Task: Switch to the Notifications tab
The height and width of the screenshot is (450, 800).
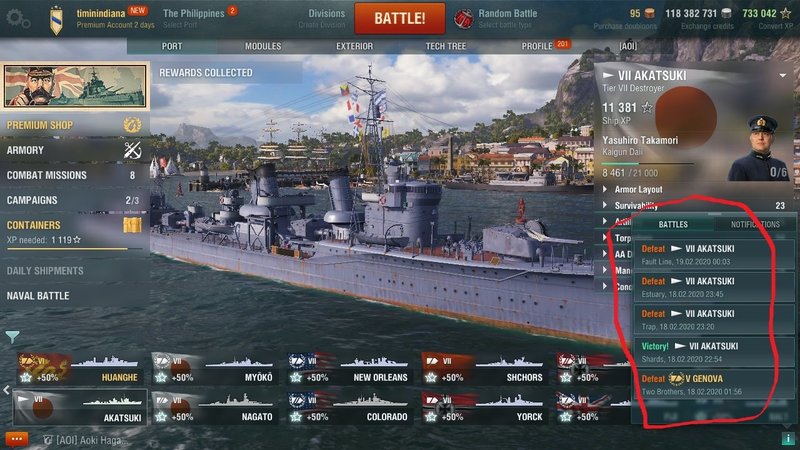Action: (755, 225)
